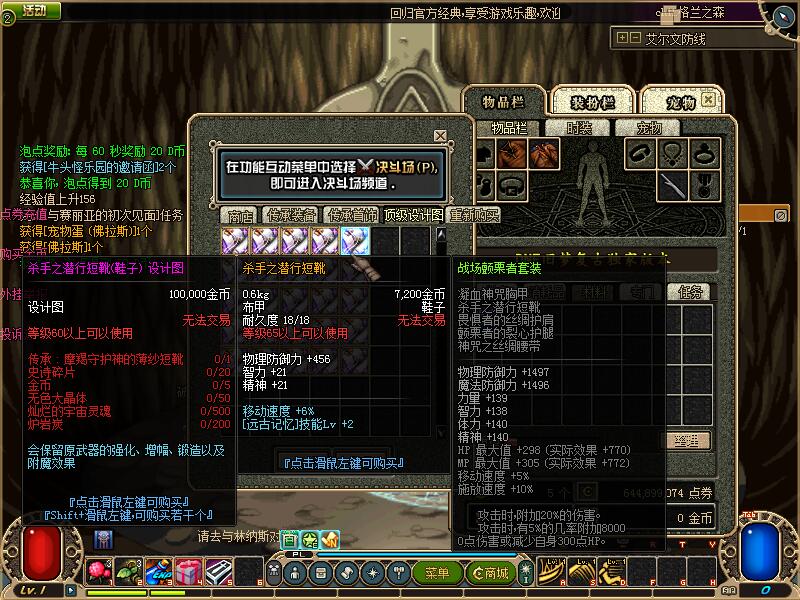Image resolution: width=800 pixels, height=600 pixels.
Task: Switch to the 装扮栏 avatar tab
Action: 591,102
